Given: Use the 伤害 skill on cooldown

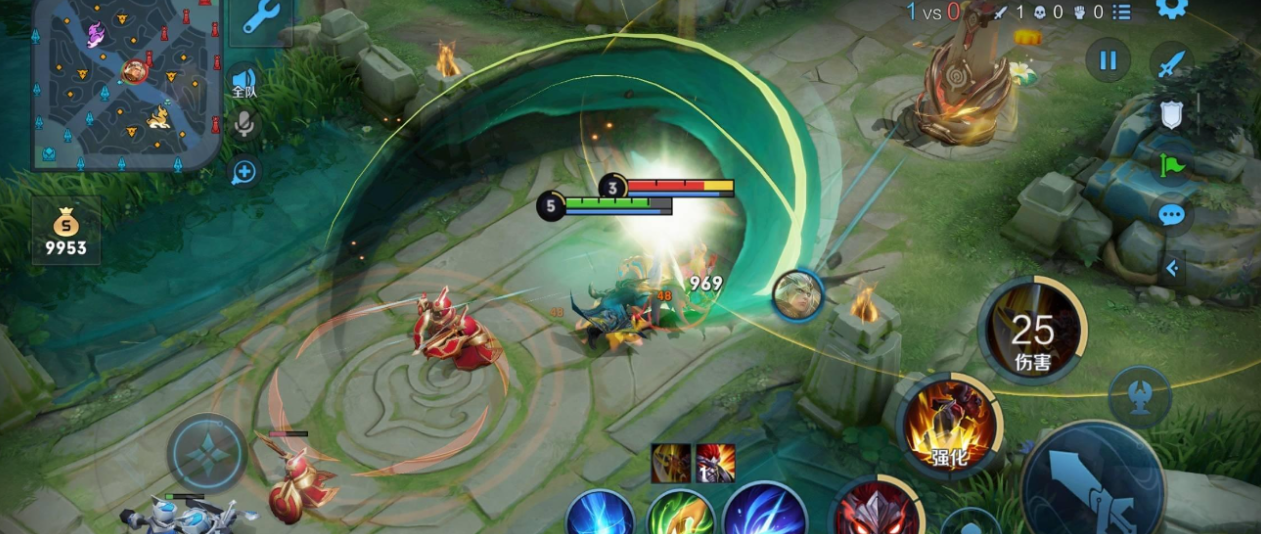Looking at the screenshot, I should (1032, 330).
